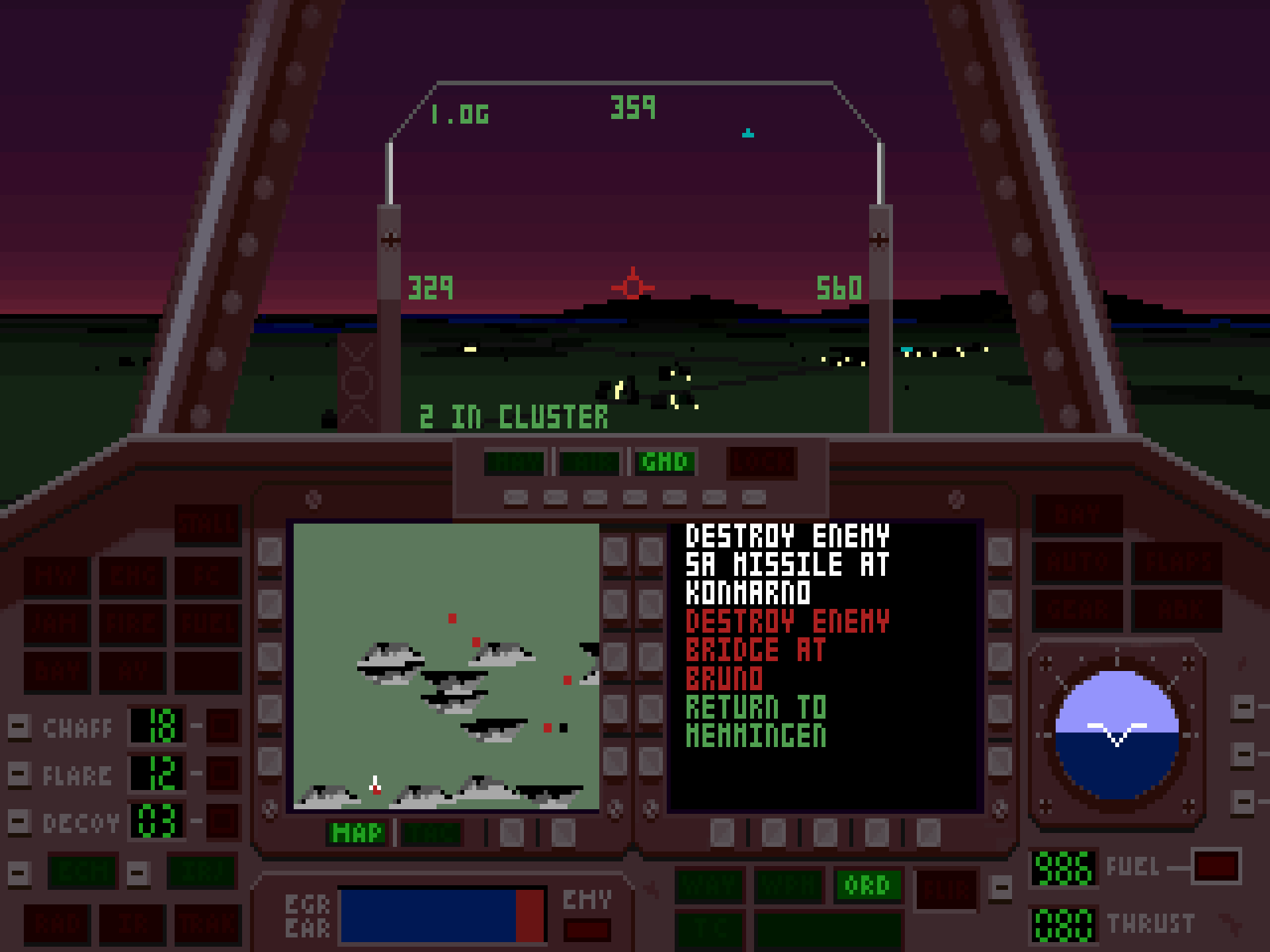1270x952 pixels.
Task: Open the WAY waypoint display
Action: pyautogui.click(x=709, y=885)
